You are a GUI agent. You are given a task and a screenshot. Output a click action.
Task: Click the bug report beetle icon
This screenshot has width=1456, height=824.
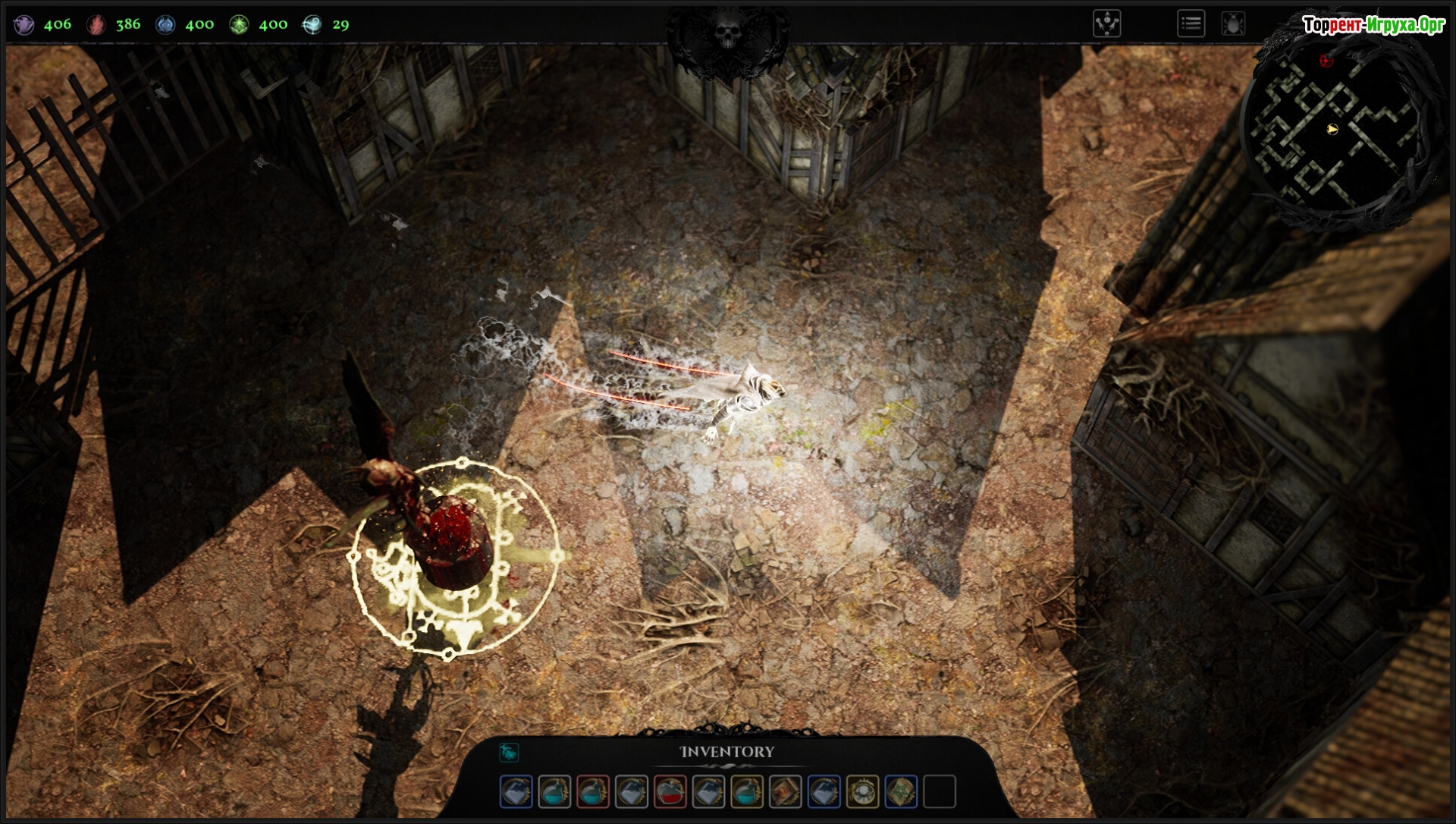coord(1234,24)
